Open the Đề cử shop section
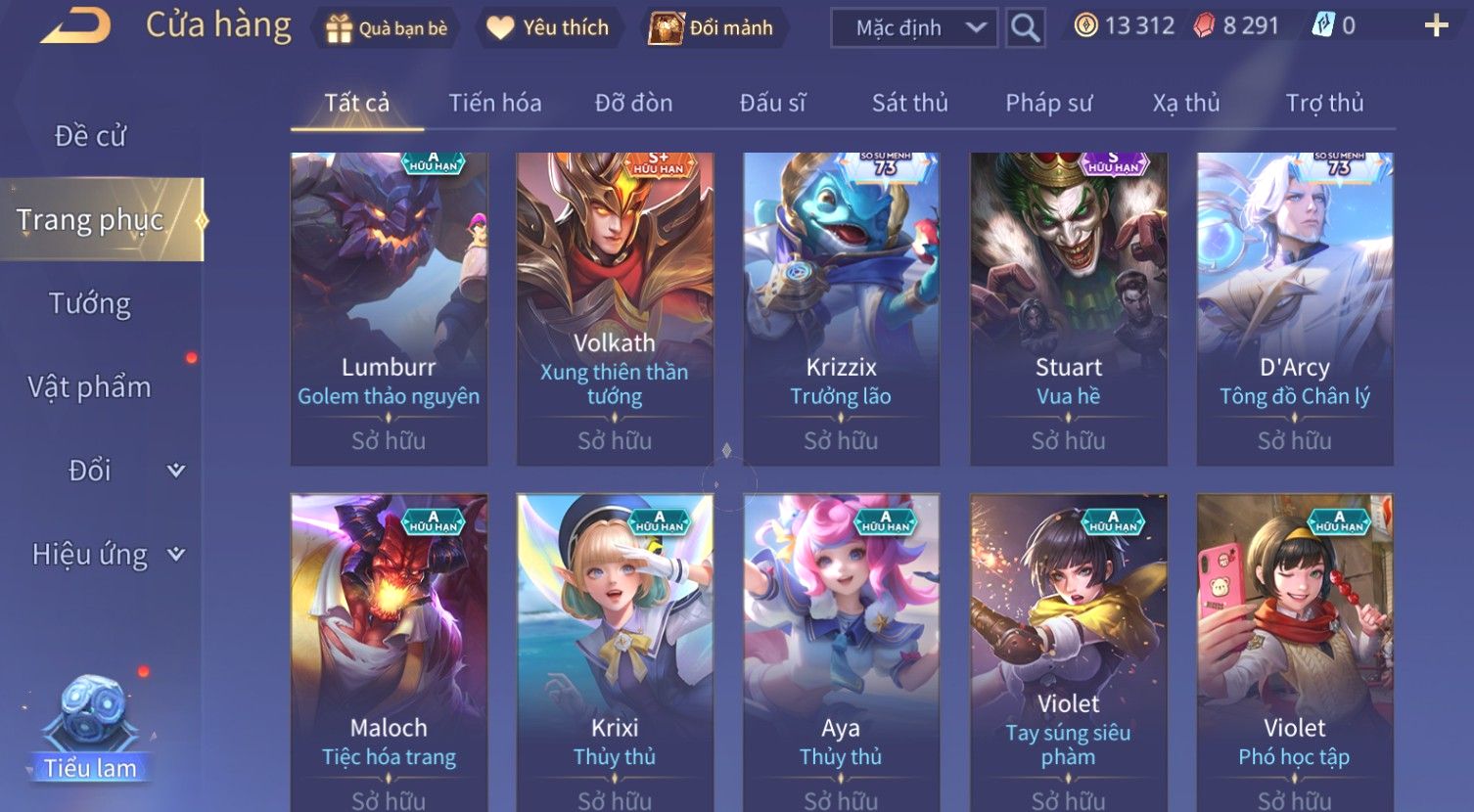1474x812 pixels. tap(90, 136)
